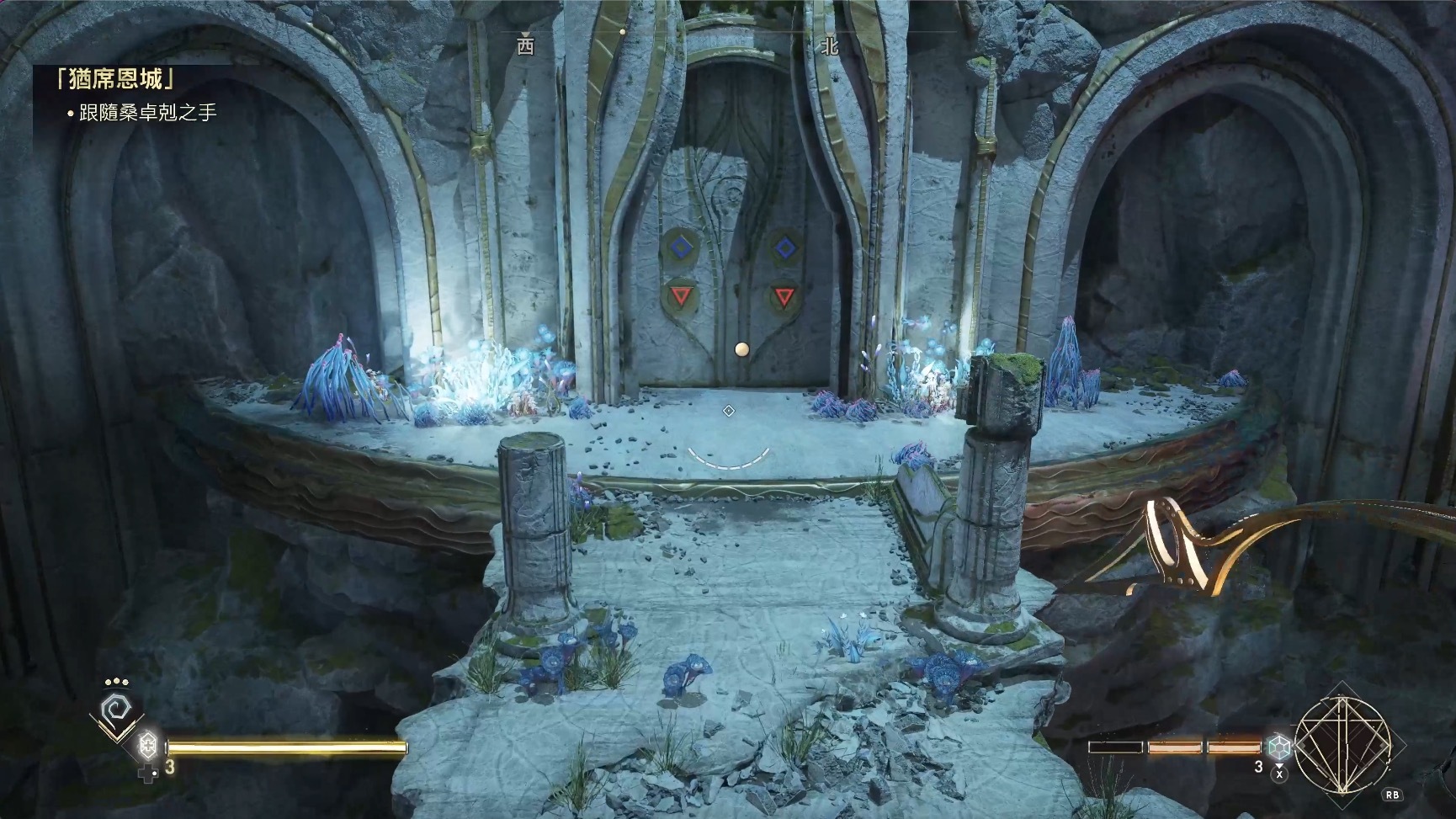Click the compass marker '北'
This screenshot has width=1456, height=819.
pyautogui.click(x=830, y=46)
